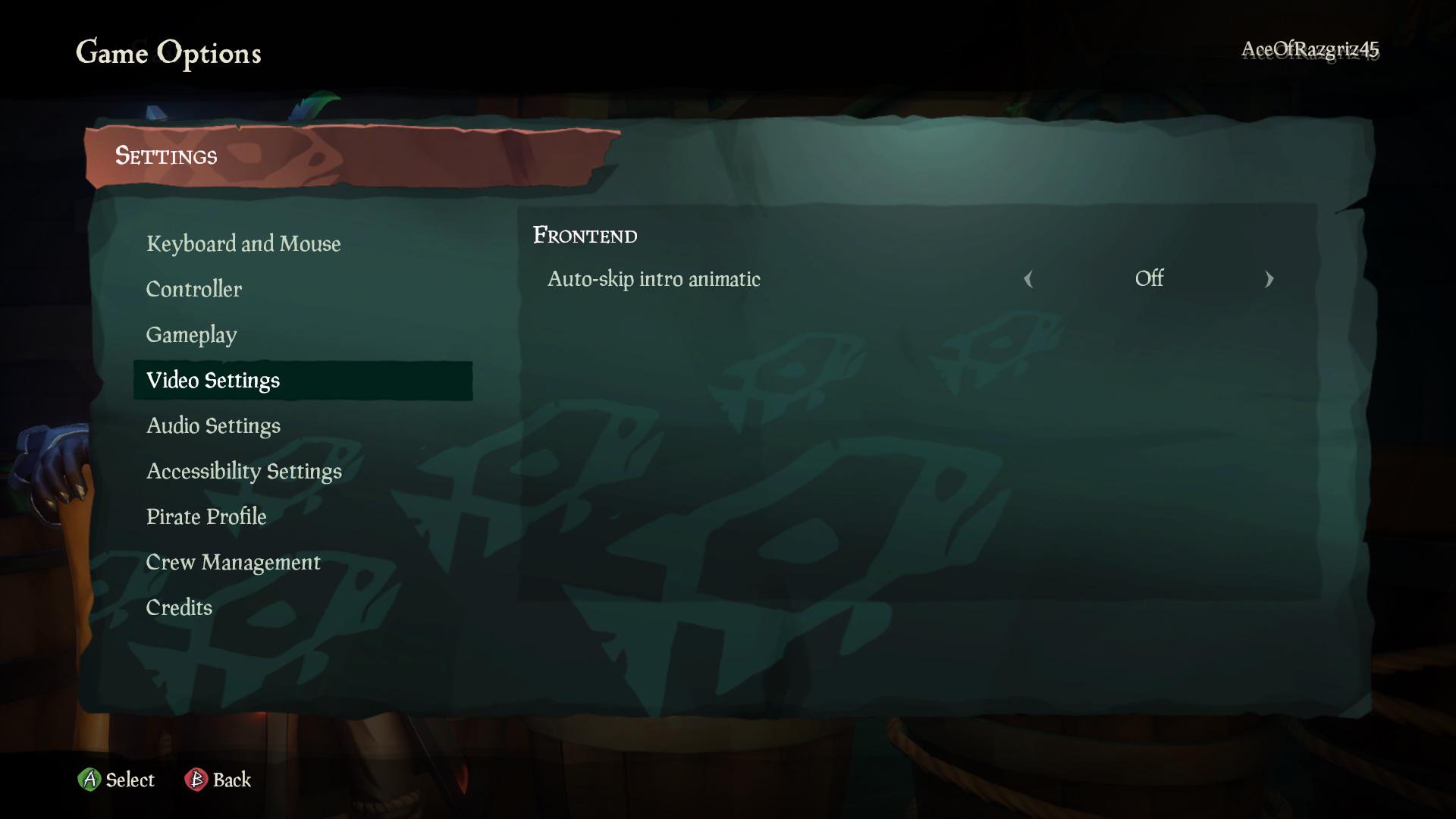Open Crew Management
Image resolution: width=1456 pixels, height=819 pixels.
[x=234, y=562]
